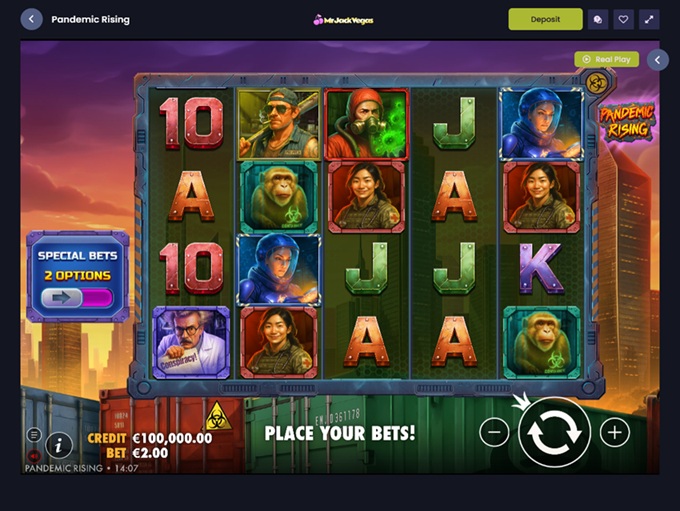Decrease the bet with the minus button
Image resolution: width=680 pixels, height=511 pixels.
[494, 432]
